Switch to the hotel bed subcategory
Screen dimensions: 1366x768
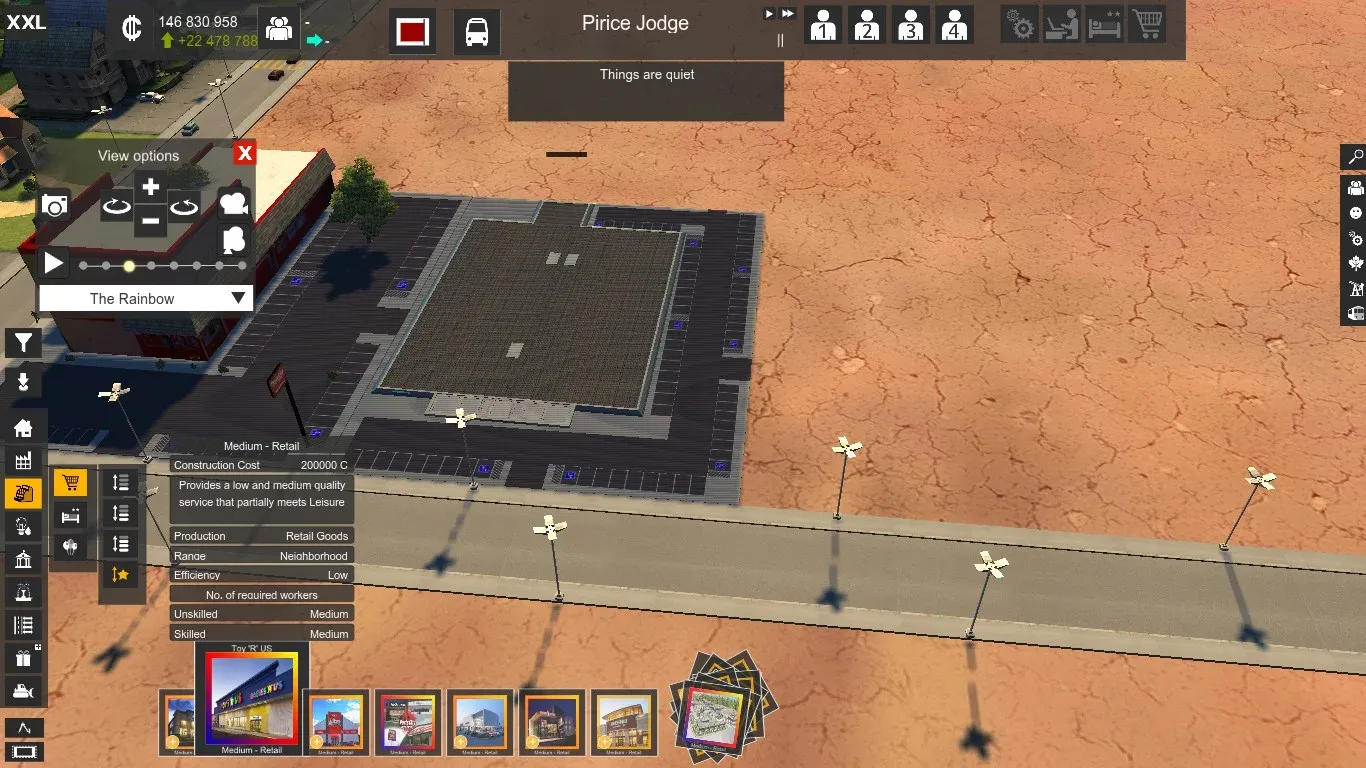[70, 516]
